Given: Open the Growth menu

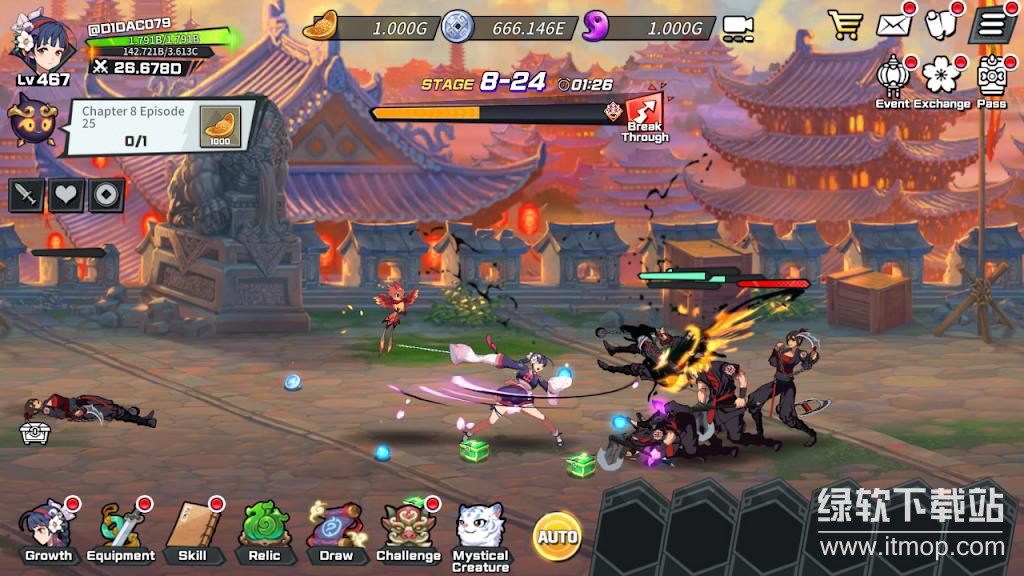Looking at the screenshot, I should pyautogui.click(x=48, y=530).
